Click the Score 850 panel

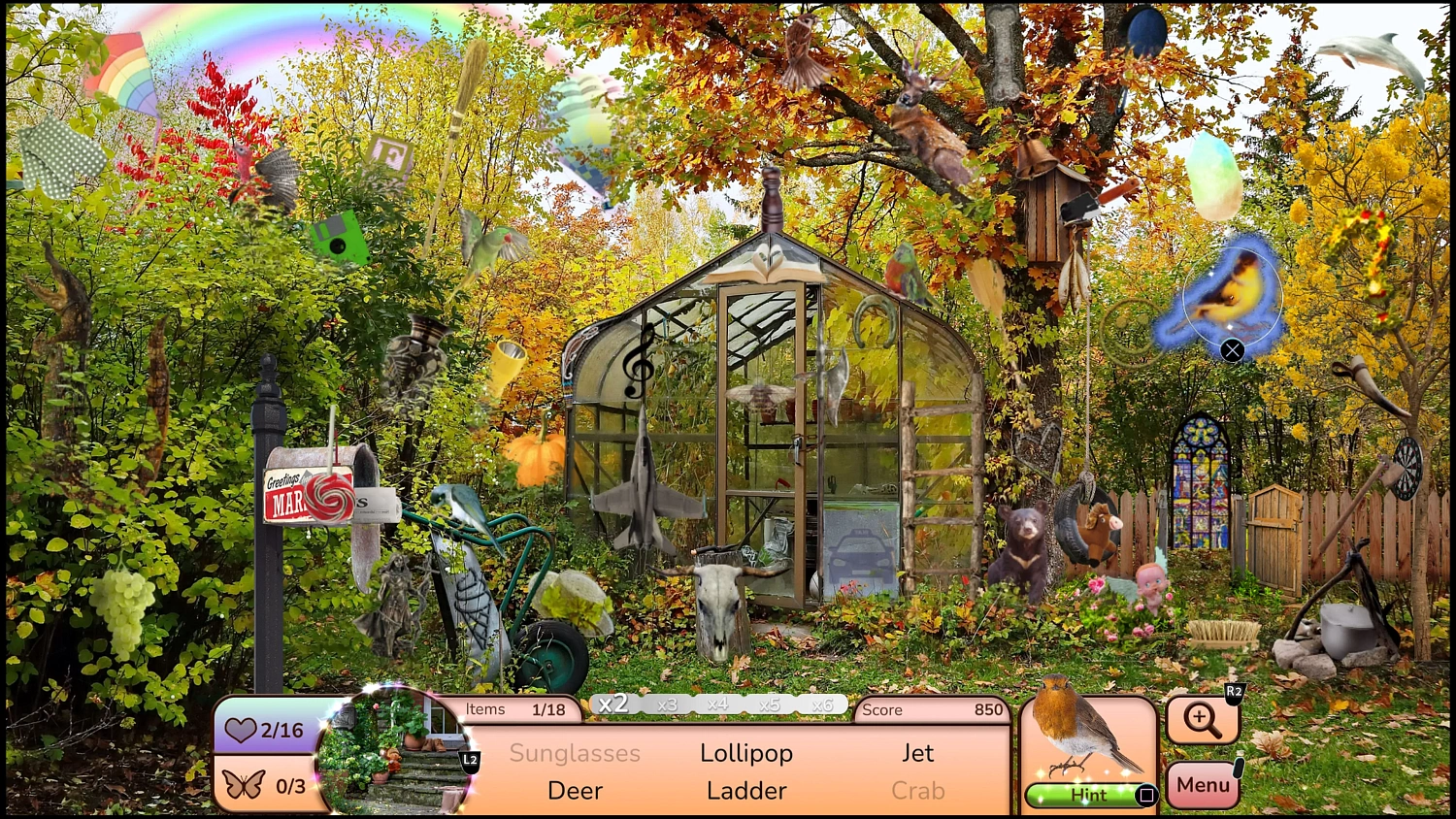(x=932, y=709)
